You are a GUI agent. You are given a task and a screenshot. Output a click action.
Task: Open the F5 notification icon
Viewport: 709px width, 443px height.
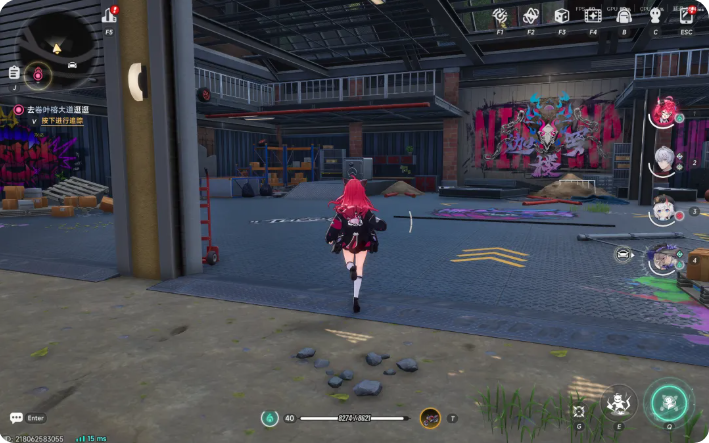coord(109,16)
